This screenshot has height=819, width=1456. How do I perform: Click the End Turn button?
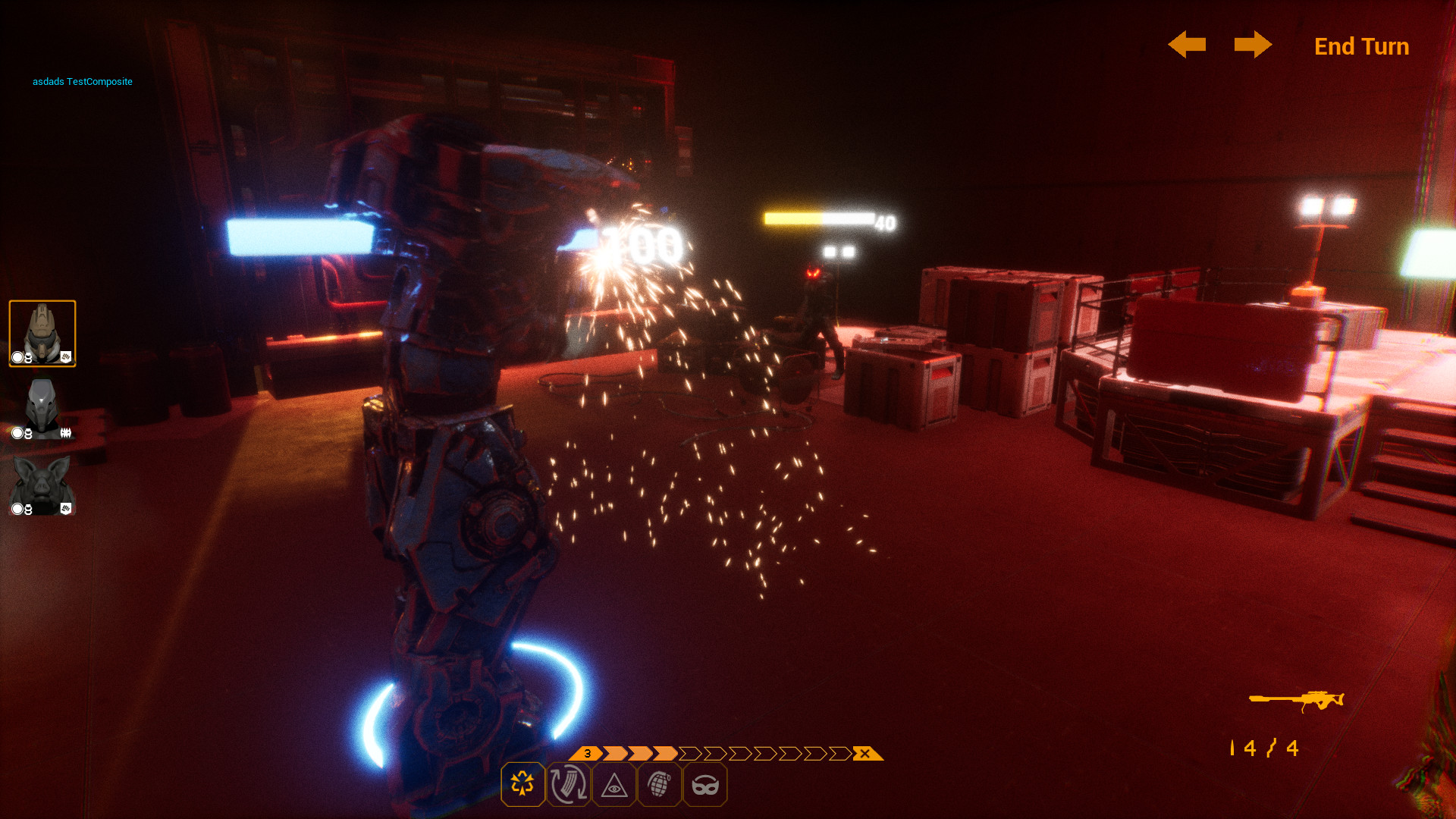[1361, 46]
